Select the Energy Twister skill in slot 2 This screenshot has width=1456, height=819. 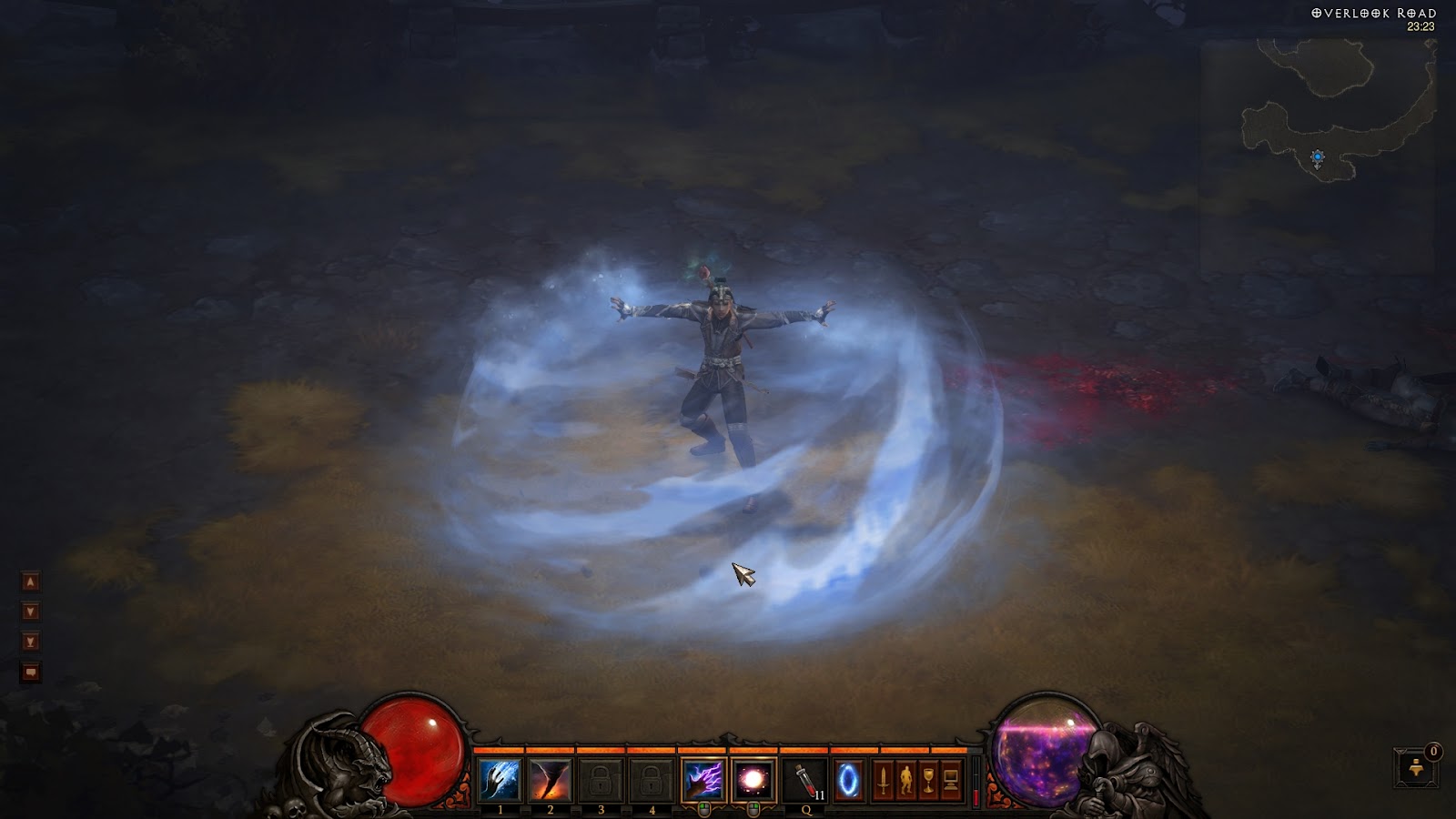point(550,781)
